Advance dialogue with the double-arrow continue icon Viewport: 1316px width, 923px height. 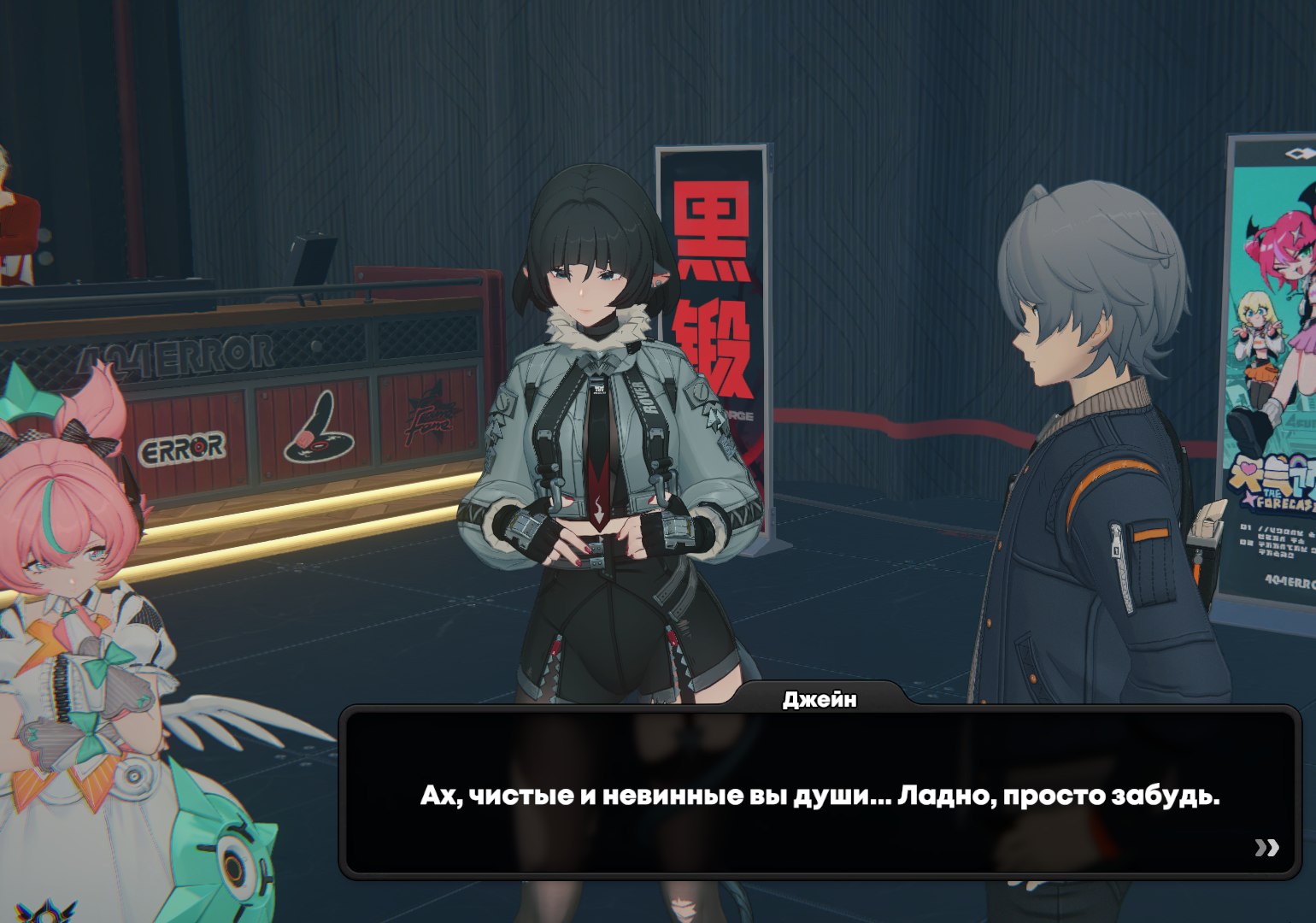(x=1266, y=847)
